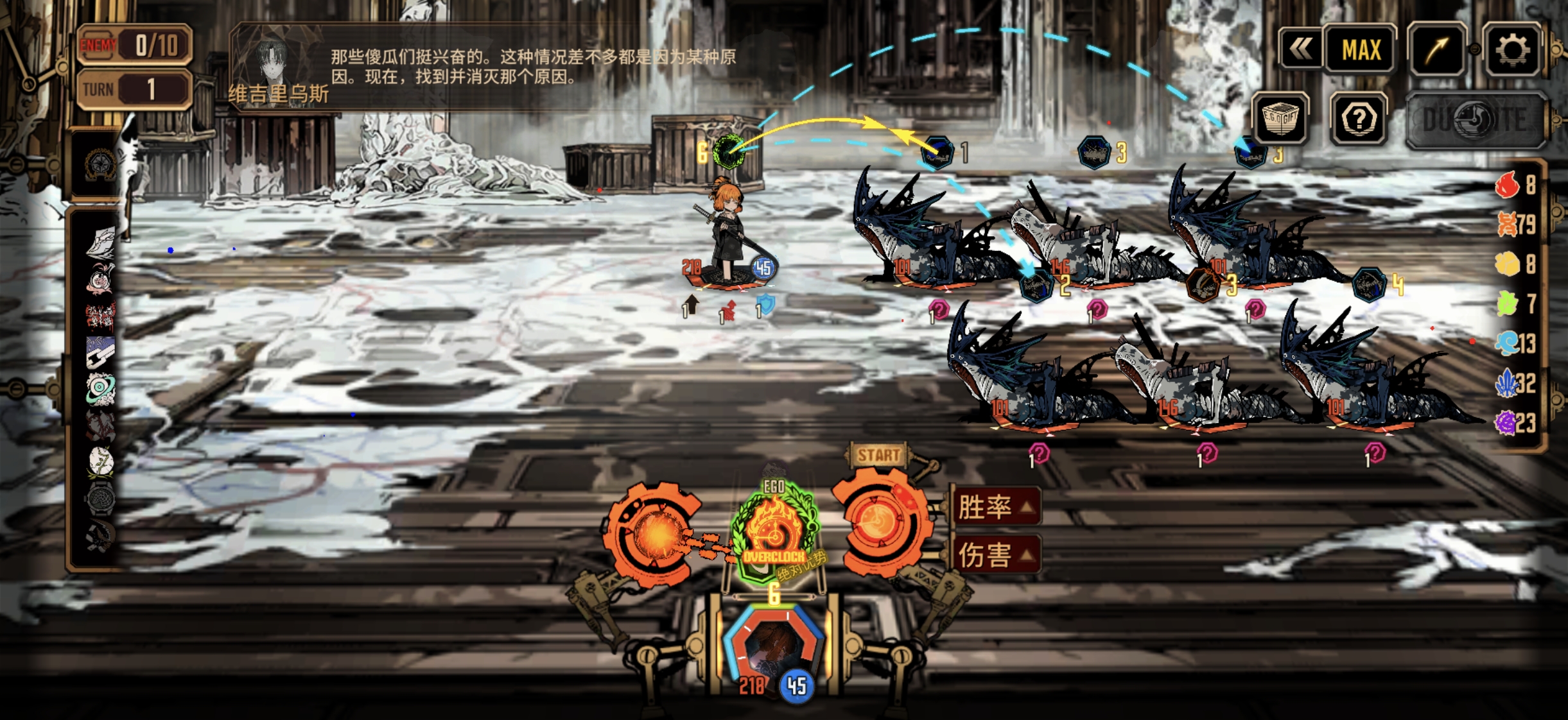Screen dimensions: 1568x720
Task: Click the MAX speed button
Action: coord(1361,49)
